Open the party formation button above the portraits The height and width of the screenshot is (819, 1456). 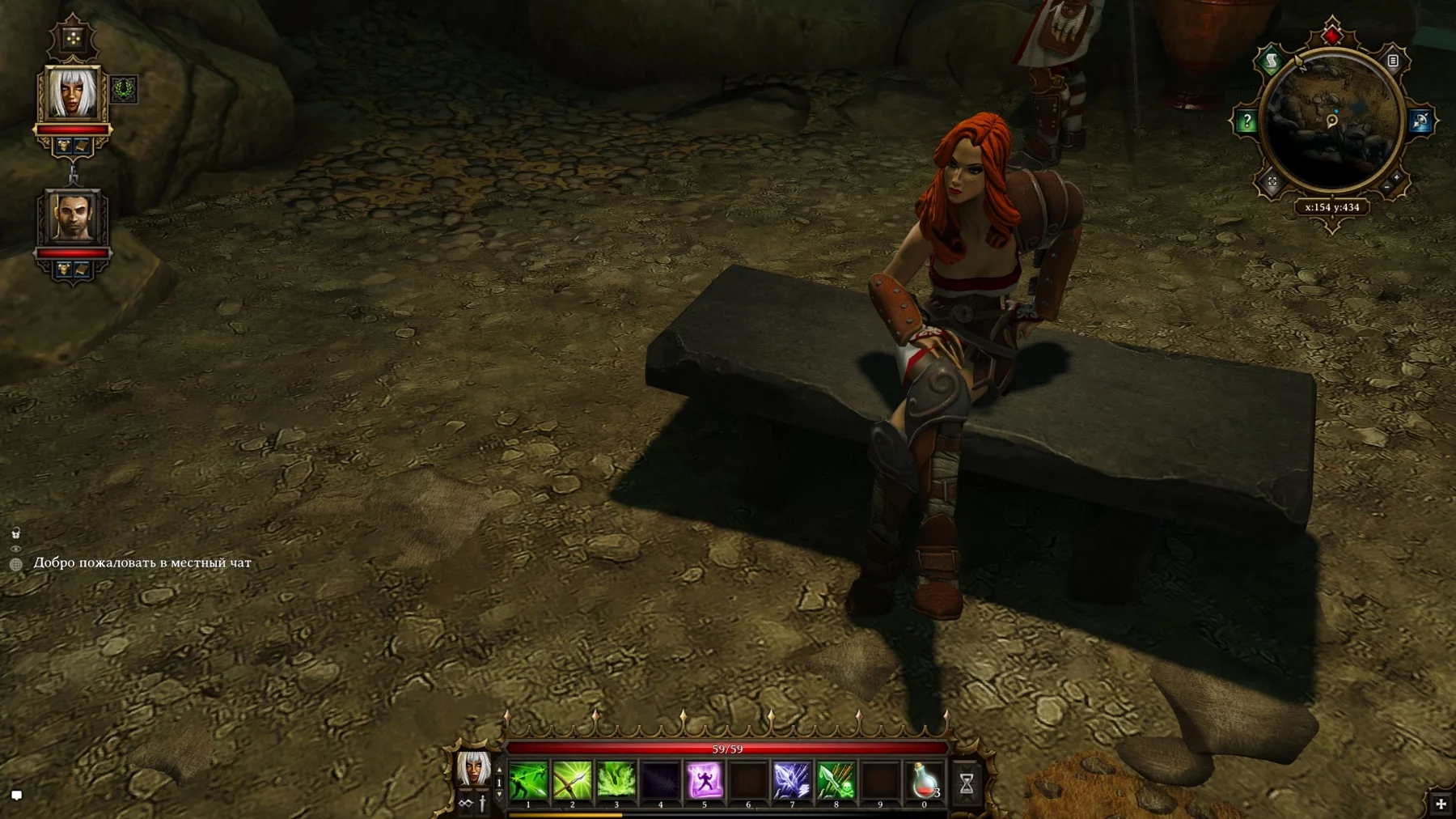(73, 38)
